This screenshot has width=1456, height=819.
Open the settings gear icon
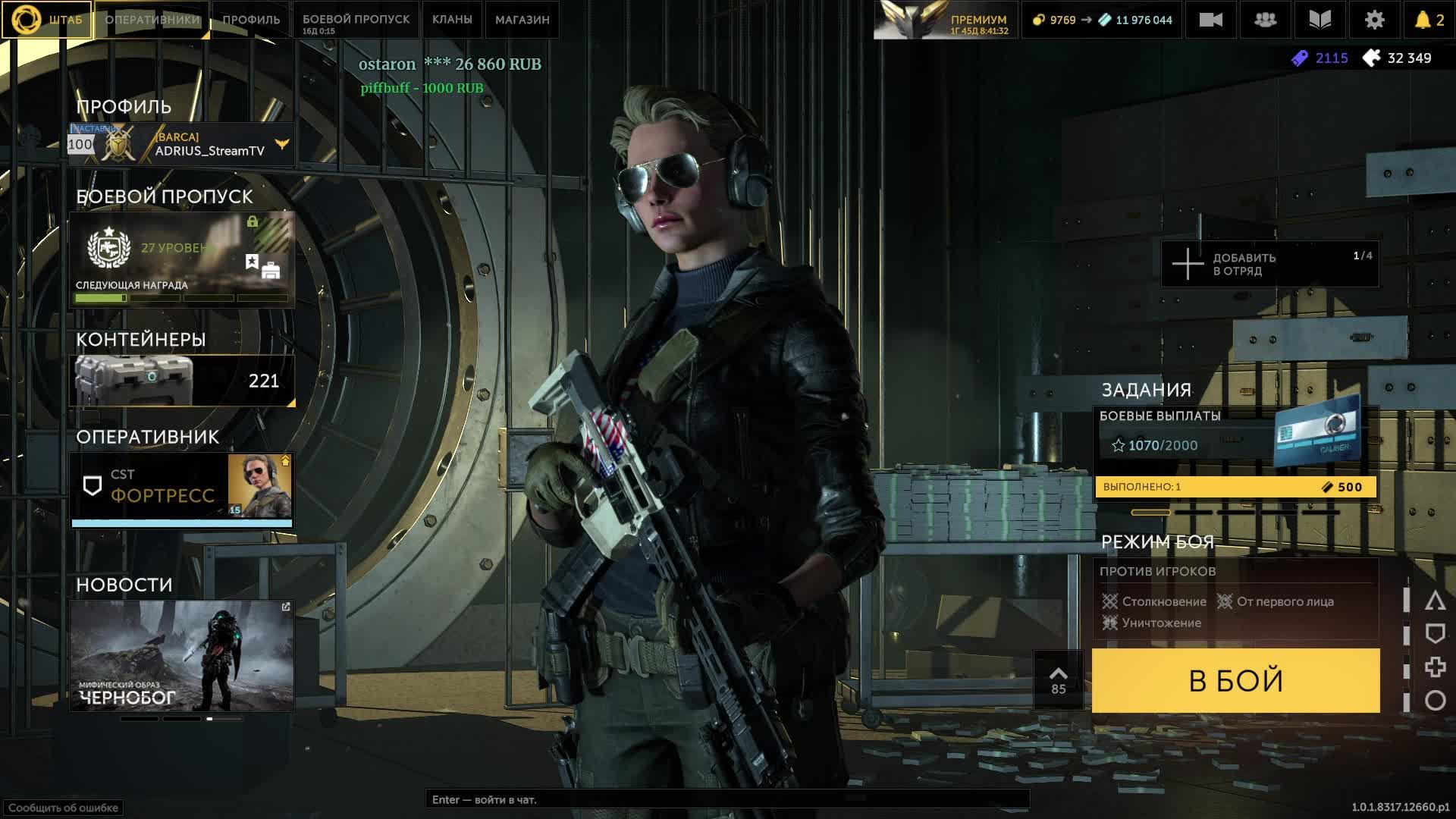tap(1374, 20)
